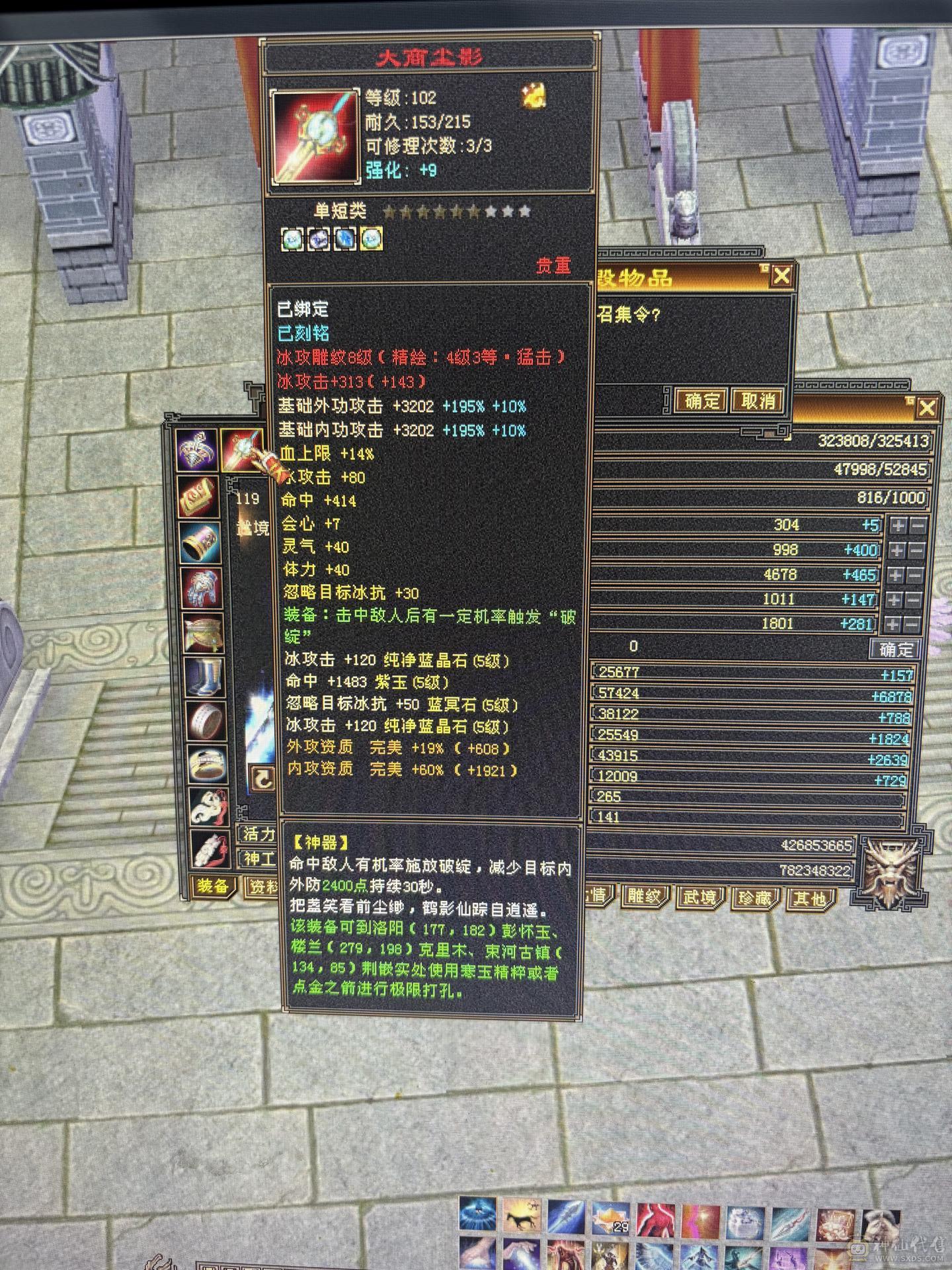952x1270 pixels.
Task: Select the gloves equipment icon
Action: (x=198, y=585)
